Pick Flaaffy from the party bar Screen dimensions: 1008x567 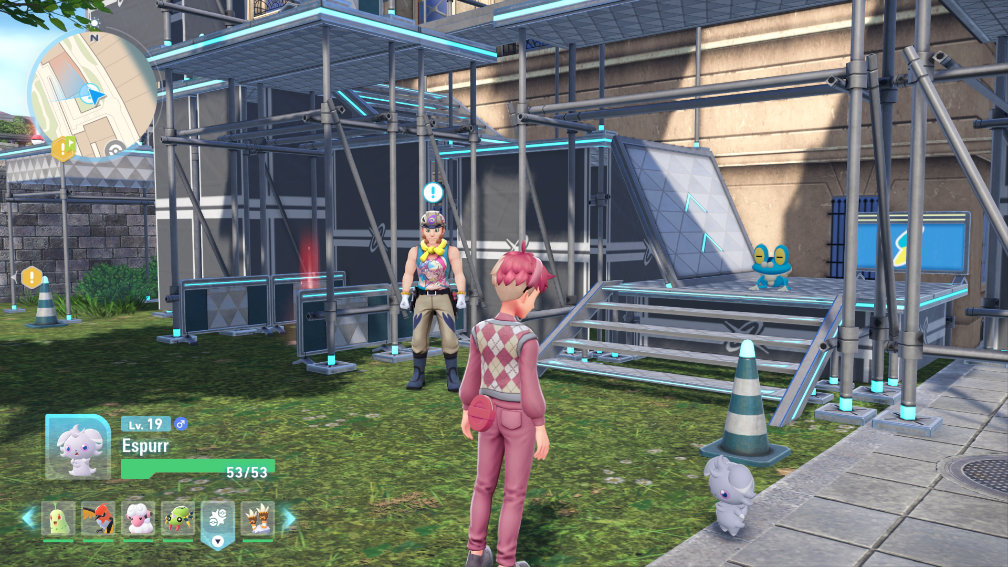point(138,519)
